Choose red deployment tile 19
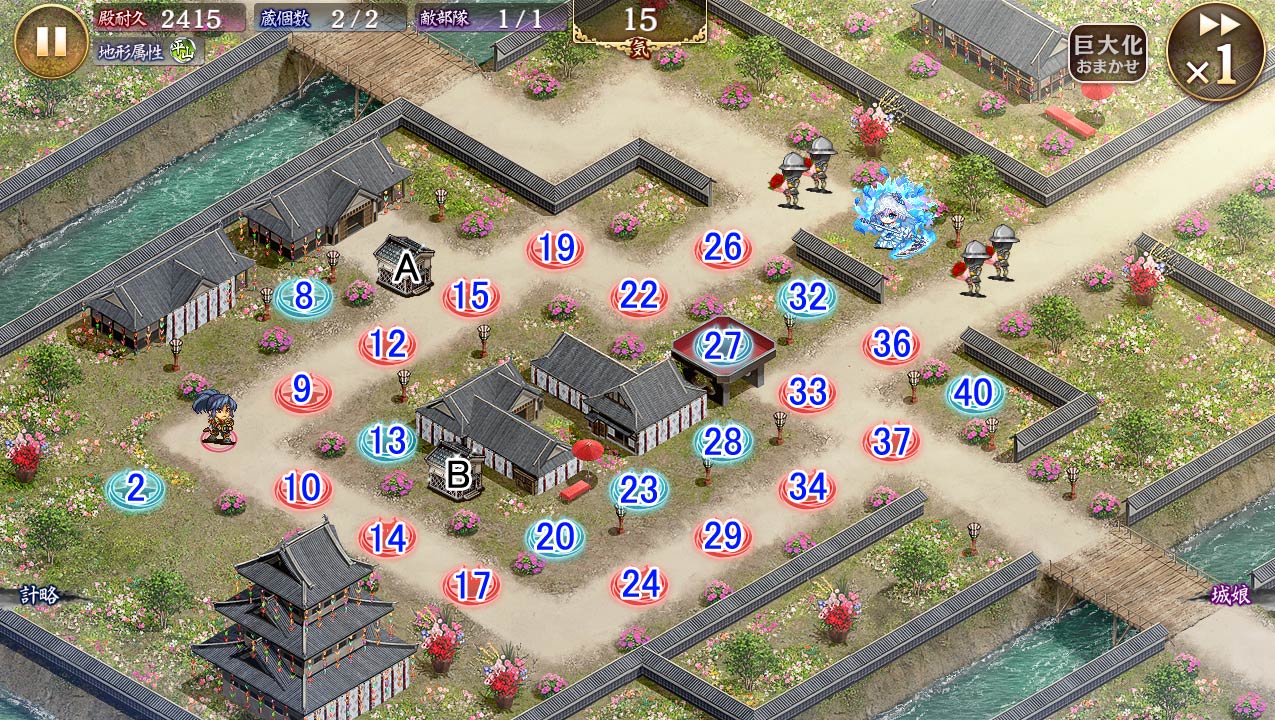Screen dimensions: 1275x720 [x=555, y=248]
